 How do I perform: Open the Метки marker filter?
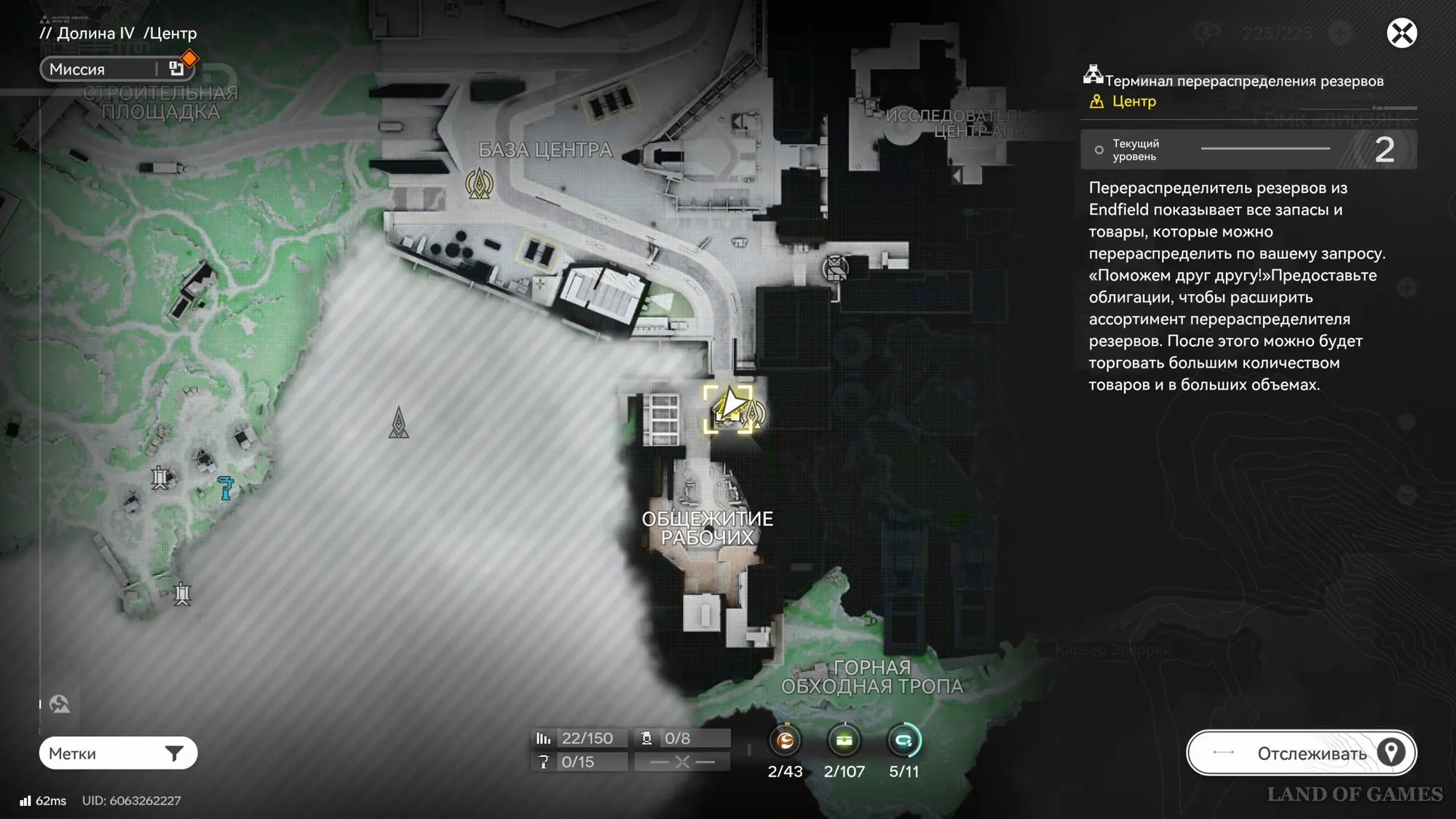click(118, 753)
